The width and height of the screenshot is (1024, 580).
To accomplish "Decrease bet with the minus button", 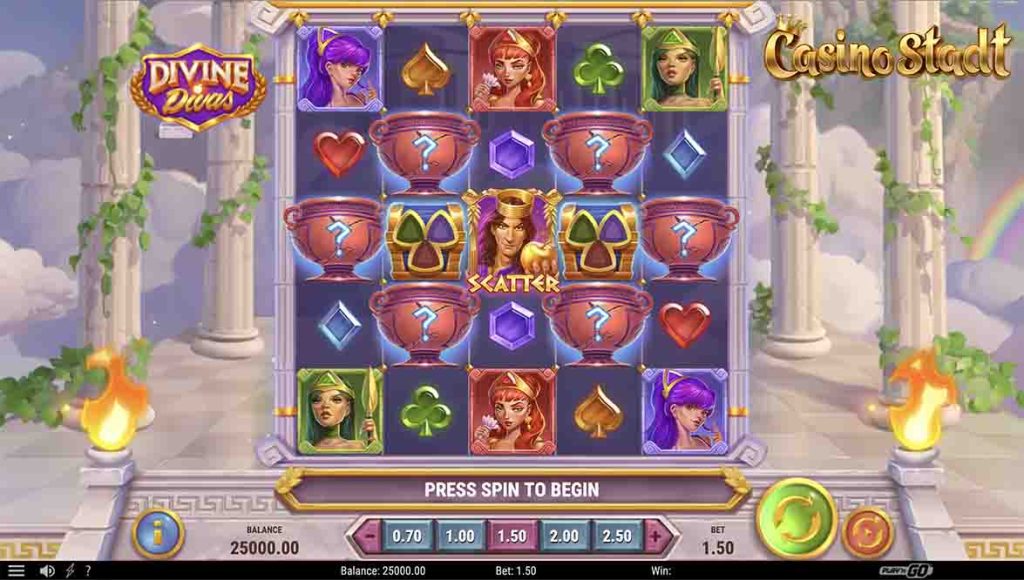I will (369, 536).
